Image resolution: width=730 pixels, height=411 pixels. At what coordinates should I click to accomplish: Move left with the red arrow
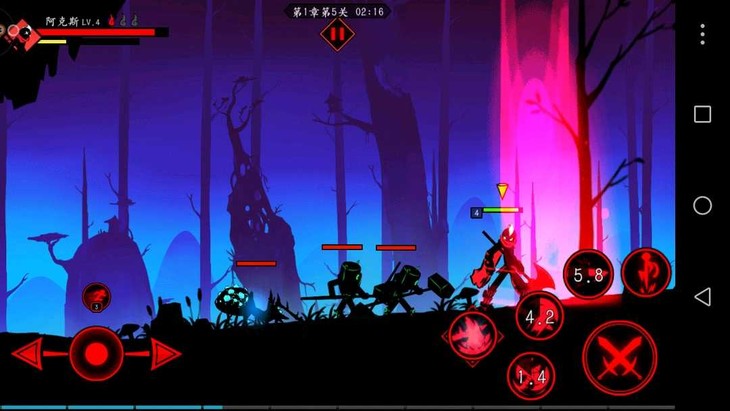(28, 353)
